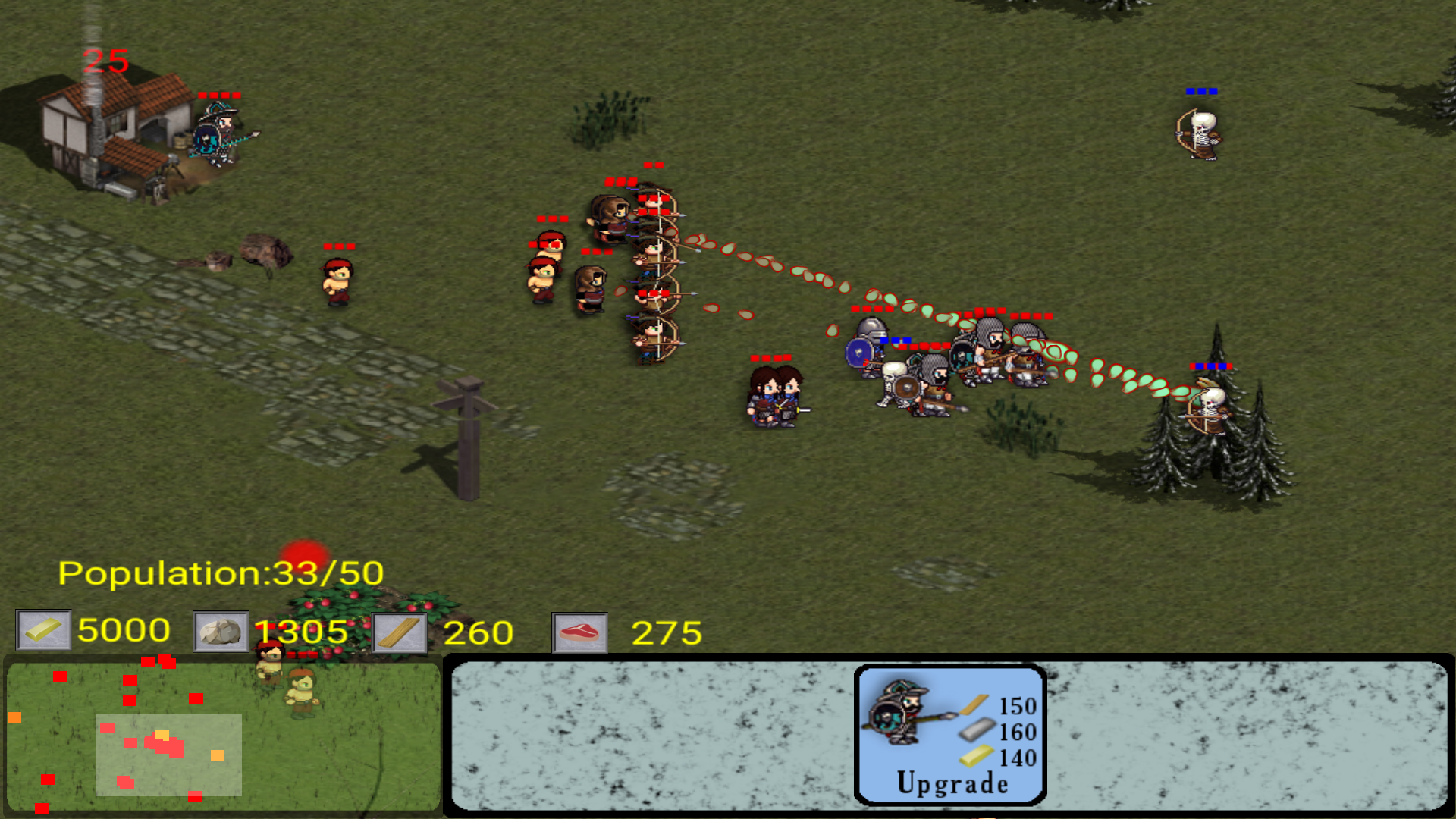This screenshot has height=819, width=1456.
Task: Click the stone resource counter icon
Action: click(x=220, y=630)
